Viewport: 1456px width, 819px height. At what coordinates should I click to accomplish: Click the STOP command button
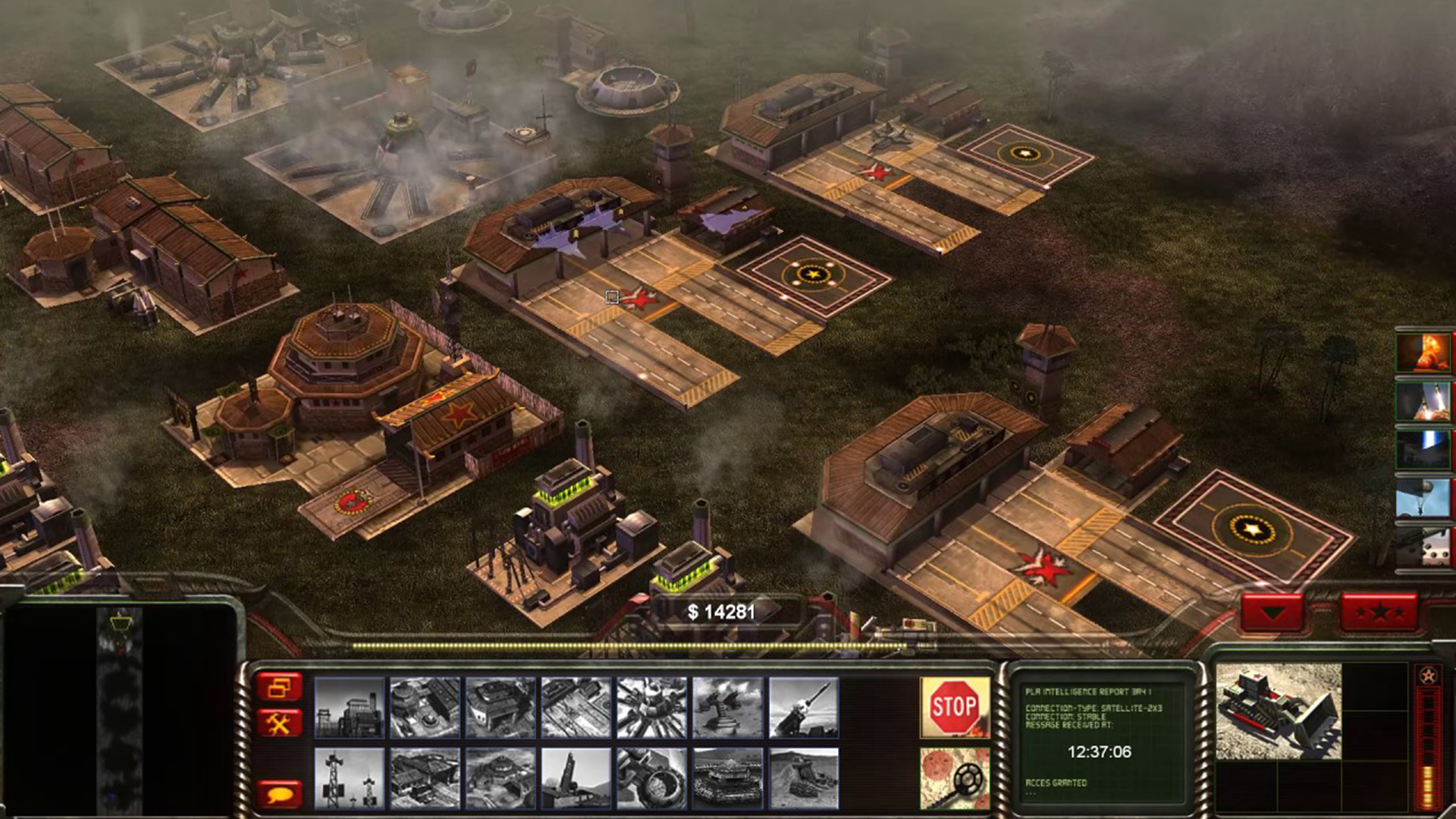click(954, 707)
